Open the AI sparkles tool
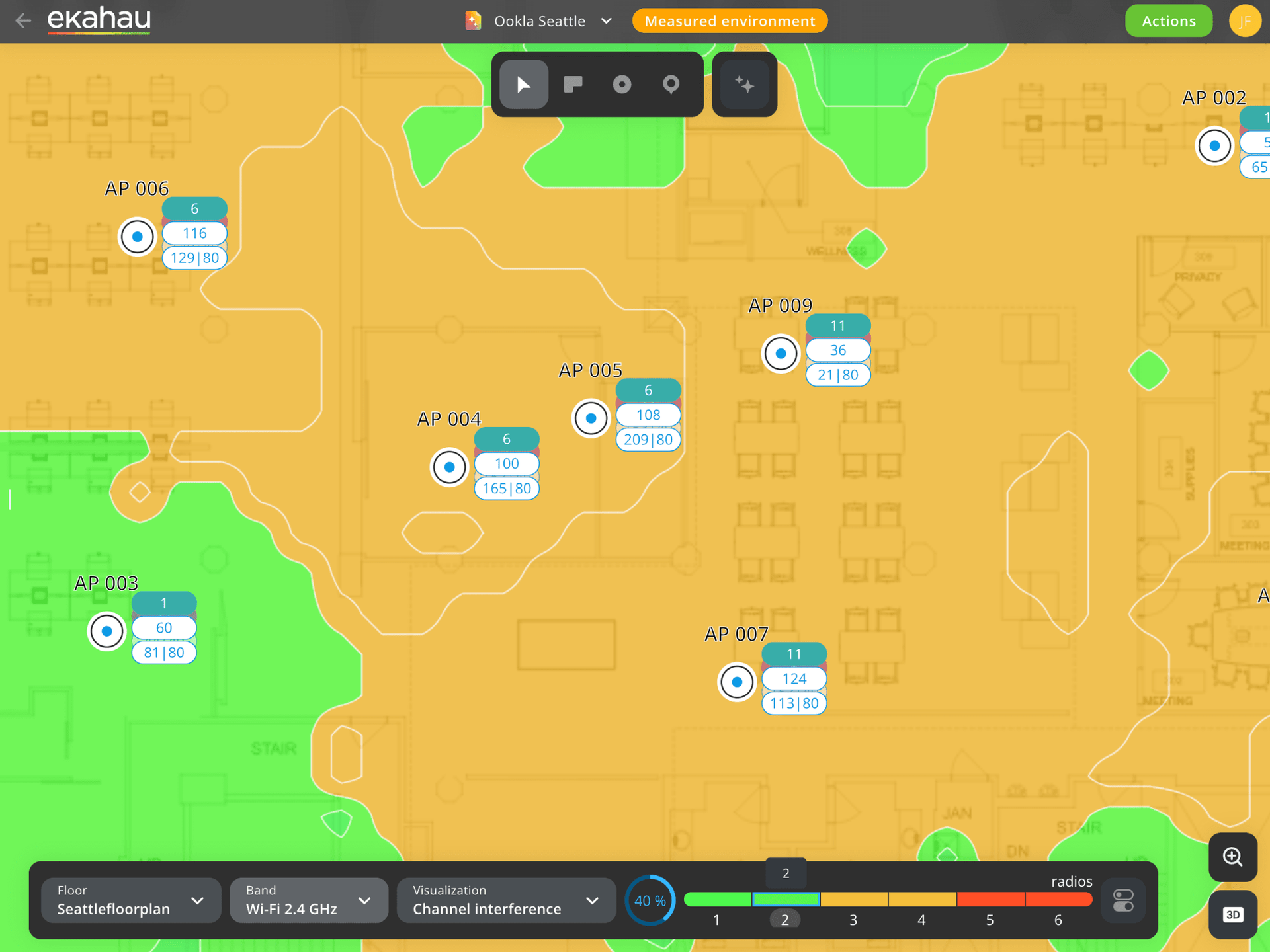This screenshot has width=1270, height=952. tap(744, 84)
